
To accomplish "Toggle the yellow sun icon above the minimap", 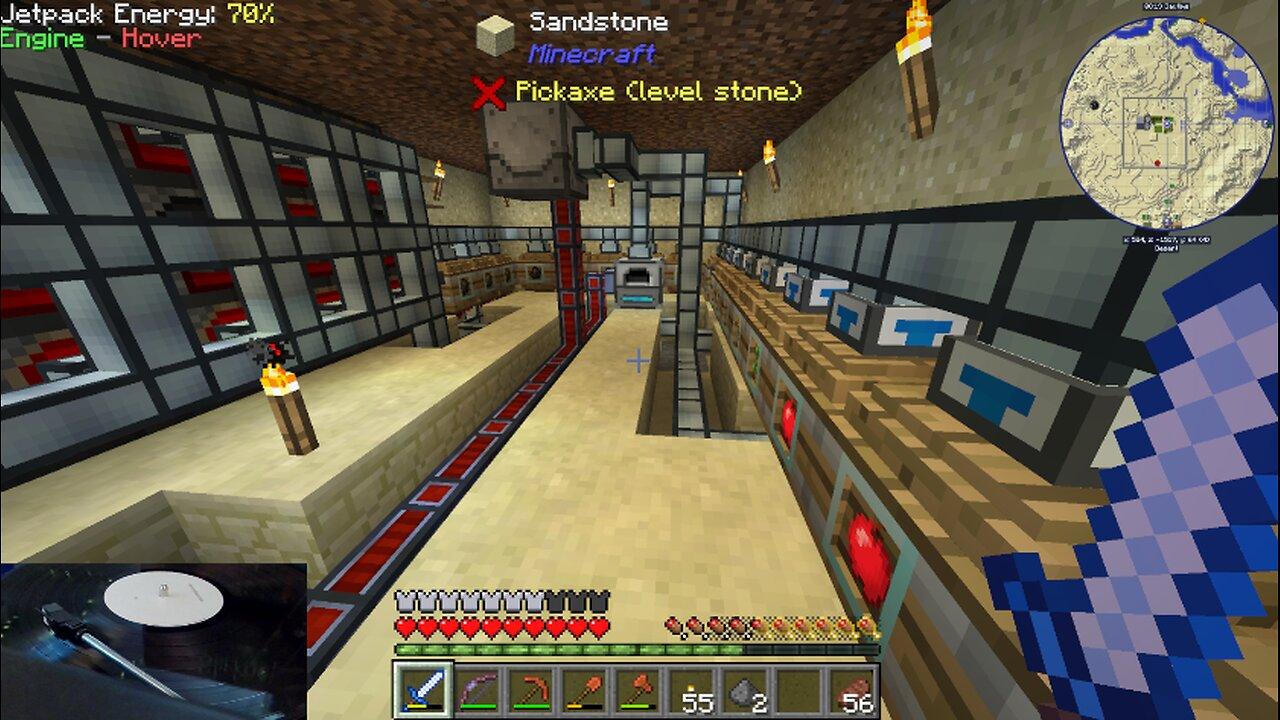I will pyautogui.click(x=1202, y=19).
